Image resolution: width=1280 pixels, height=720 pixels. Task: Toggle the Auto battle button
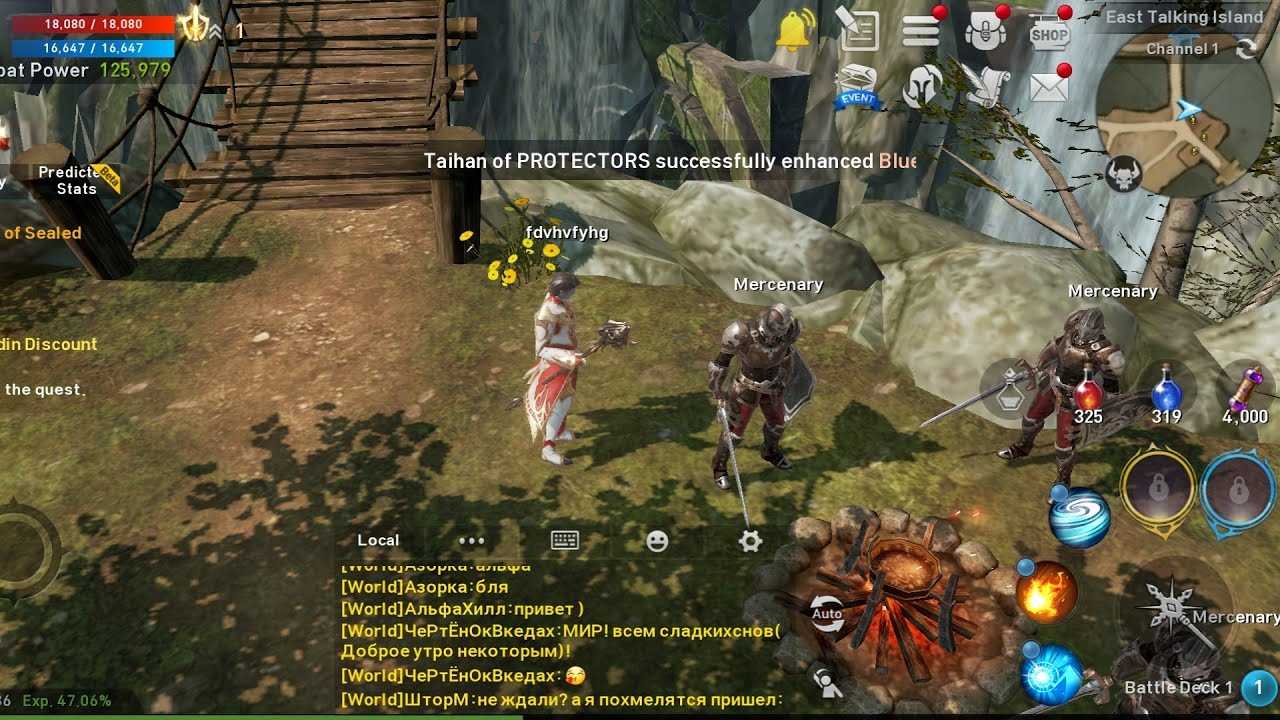827,613
